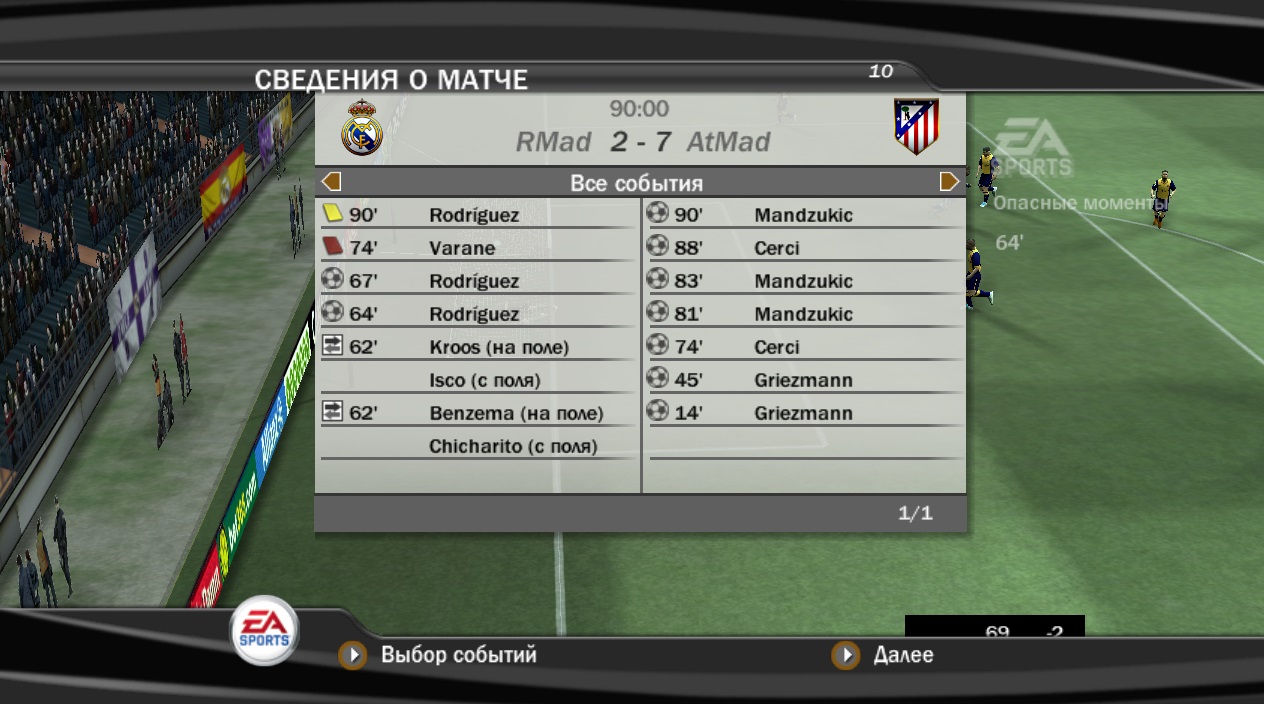
Task: Select Rodriguez's 64' goal row
Action: [x=476, y=314]
